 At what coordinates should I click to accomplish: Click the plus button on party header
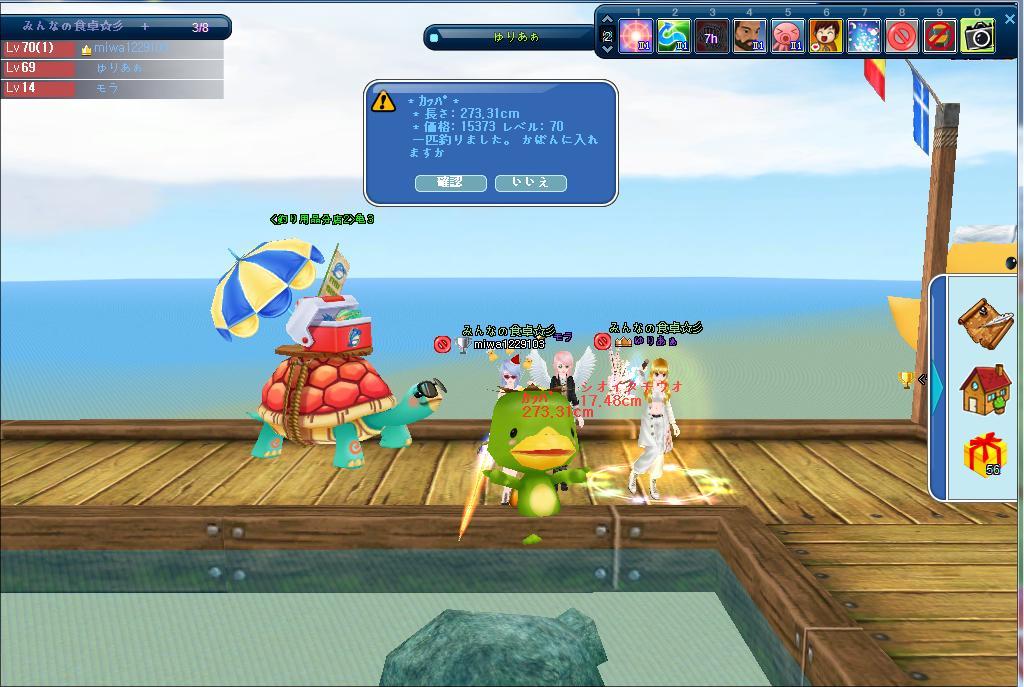pos(145,26)
